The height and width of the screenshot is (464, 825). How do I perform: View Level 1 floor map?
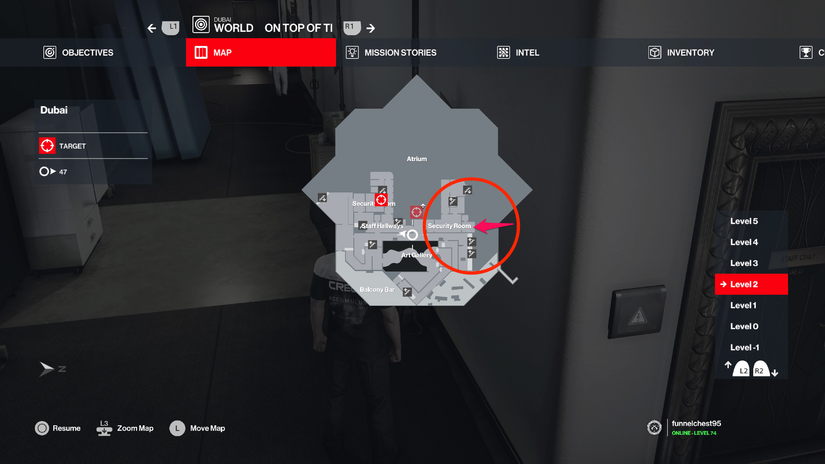(x=744, y=305)
